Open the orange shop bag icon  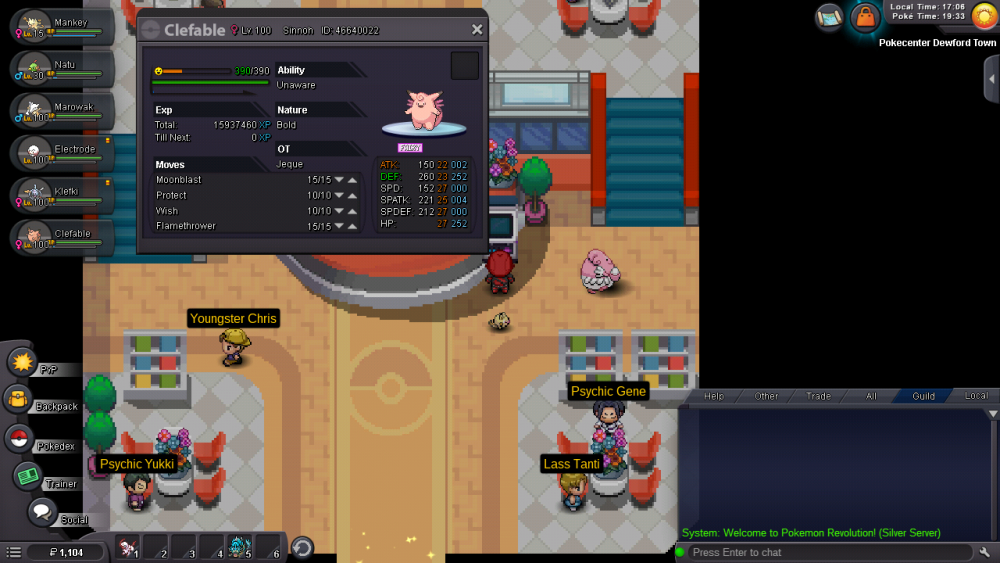pyautogui.click(x=864, y=17)
